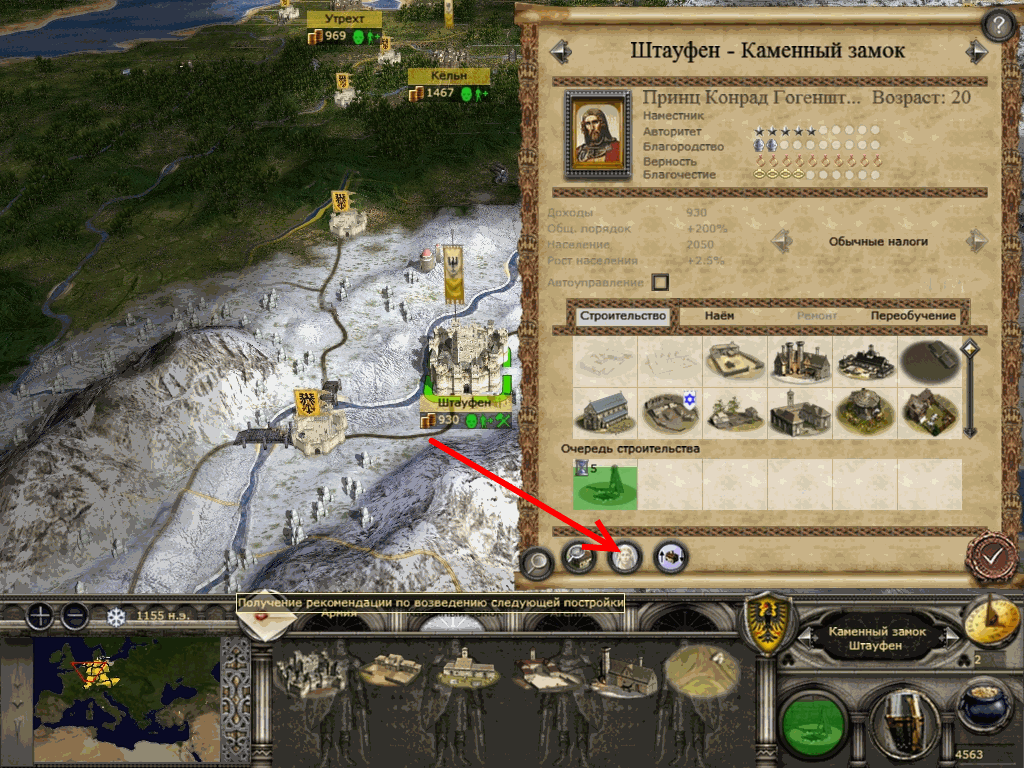
Task: Zoom in the minimap with plus button
Action: 39,616
